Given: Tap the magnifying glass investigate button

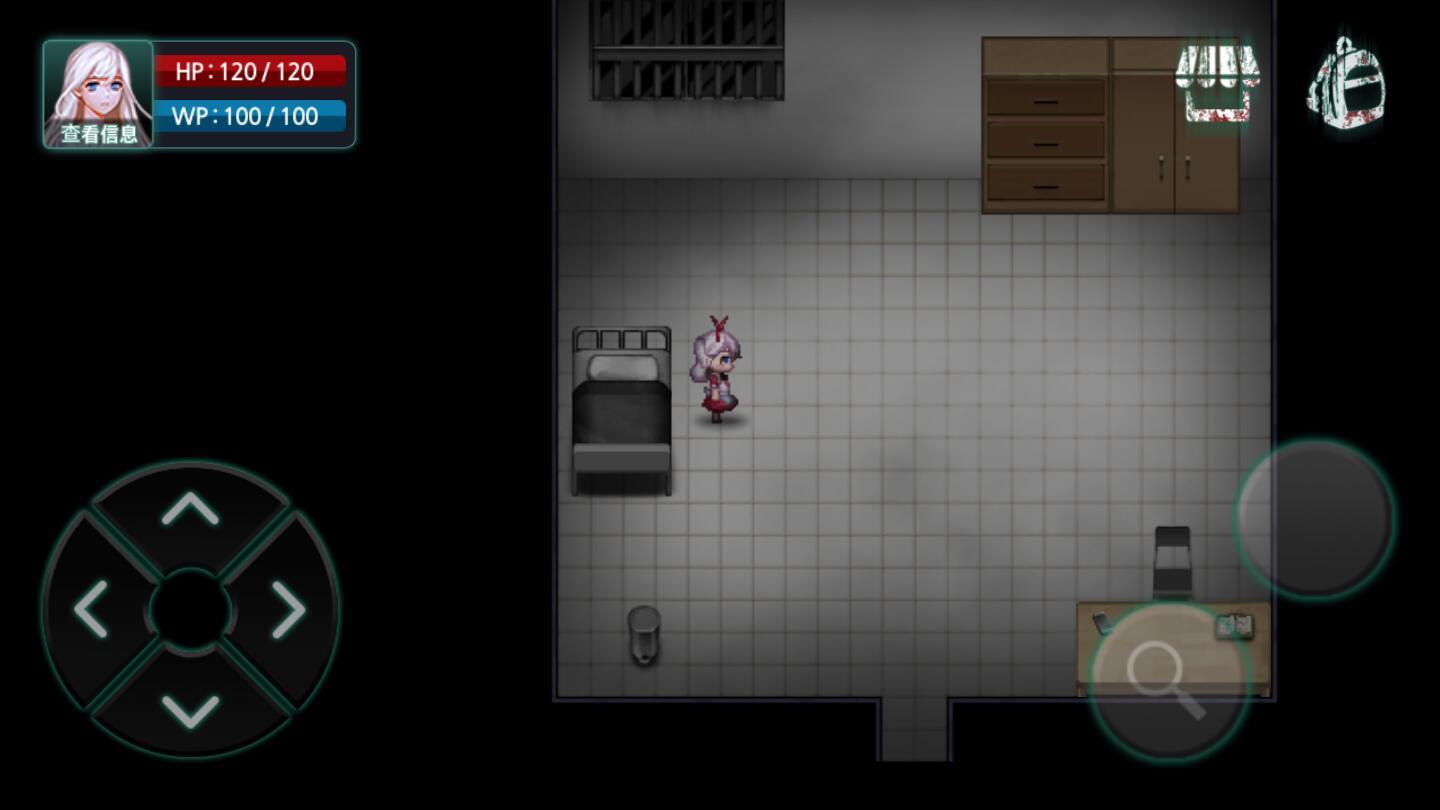Looking at the screenshot, I should click(x=1168, y=680).
